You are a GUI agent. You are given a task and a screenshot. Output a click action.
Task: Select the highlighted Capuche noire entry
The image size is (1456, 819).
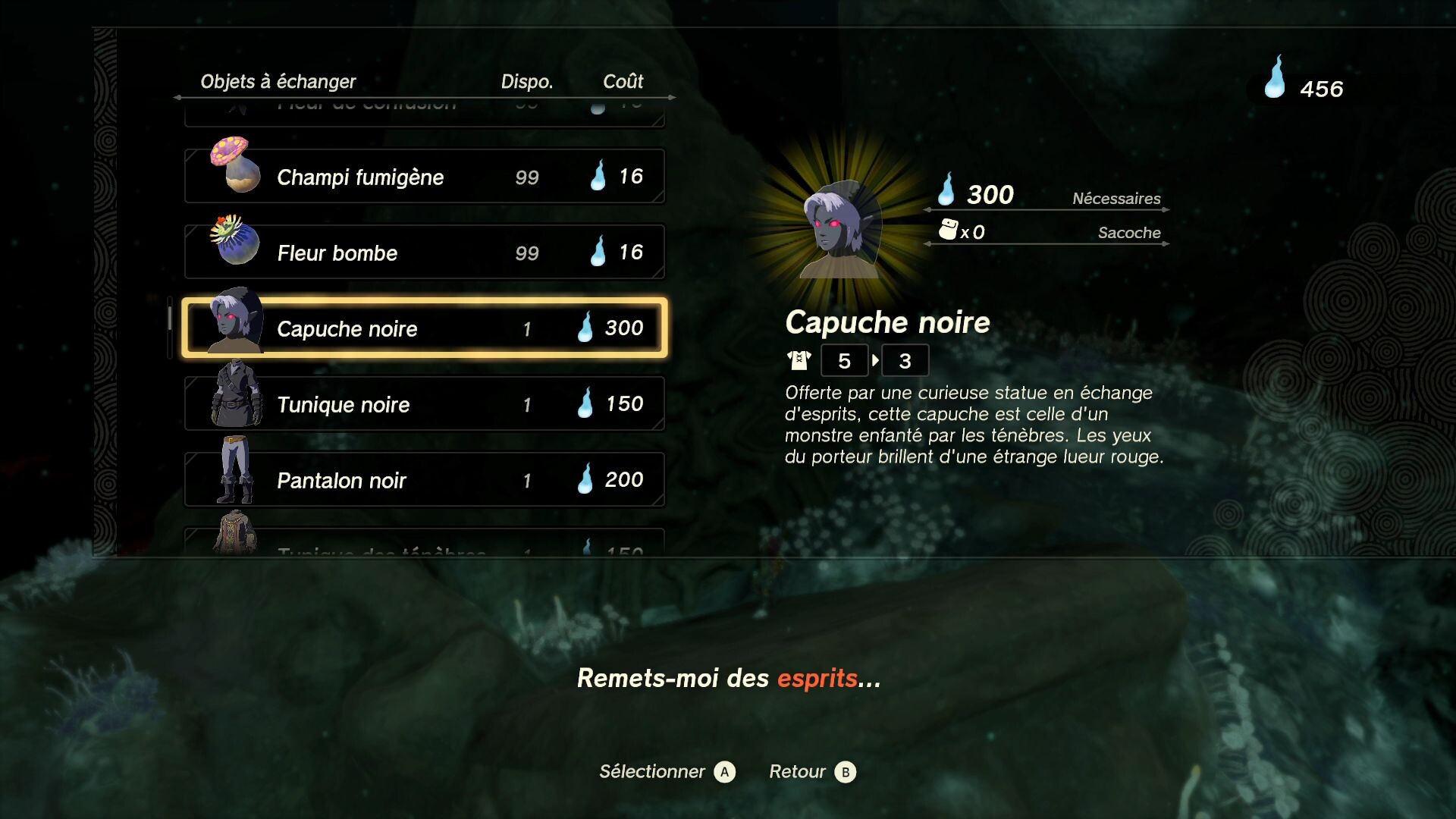[425, 328]
